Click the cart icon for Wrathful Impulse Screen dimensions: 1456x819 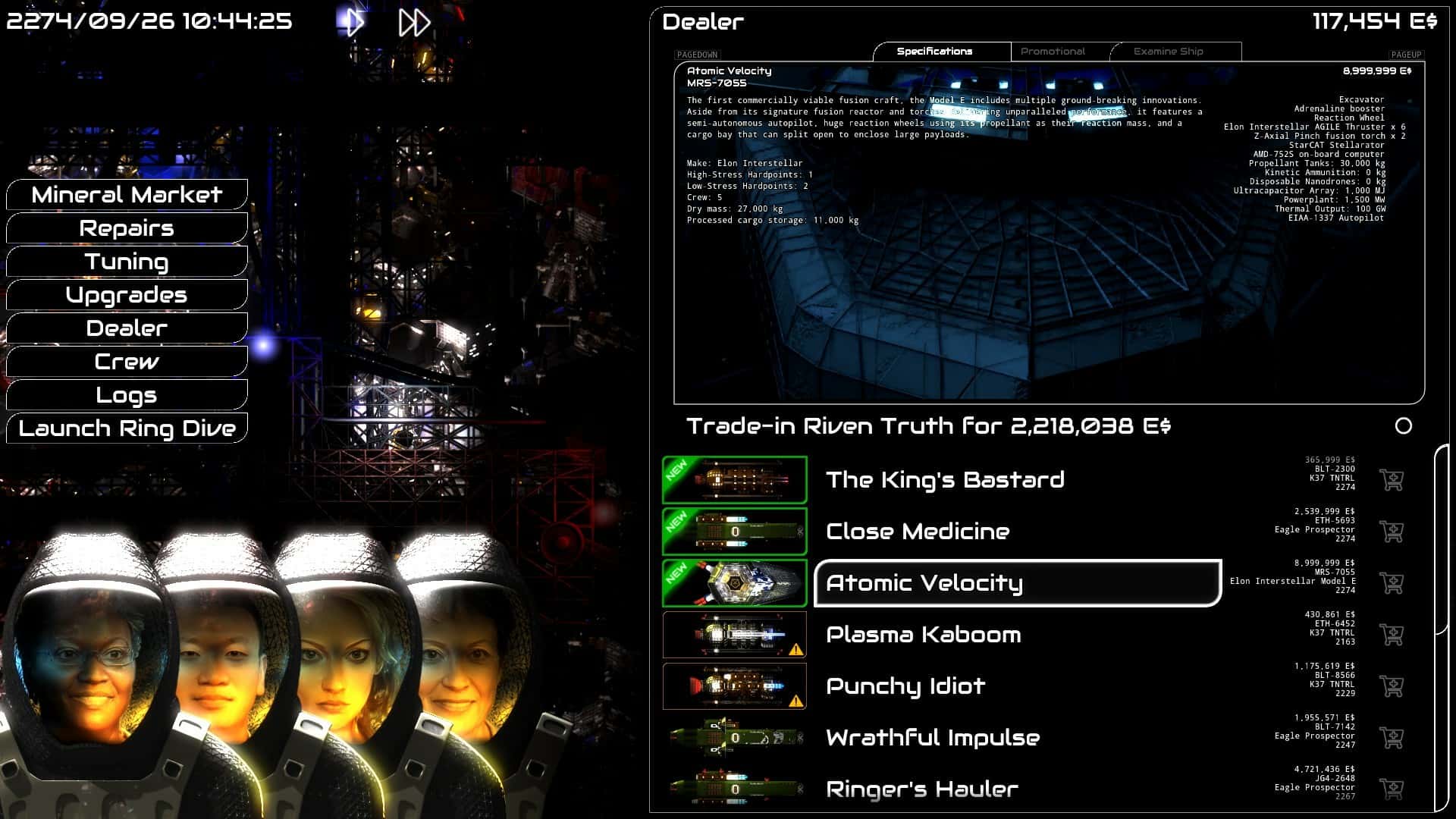coord(1392,736)
